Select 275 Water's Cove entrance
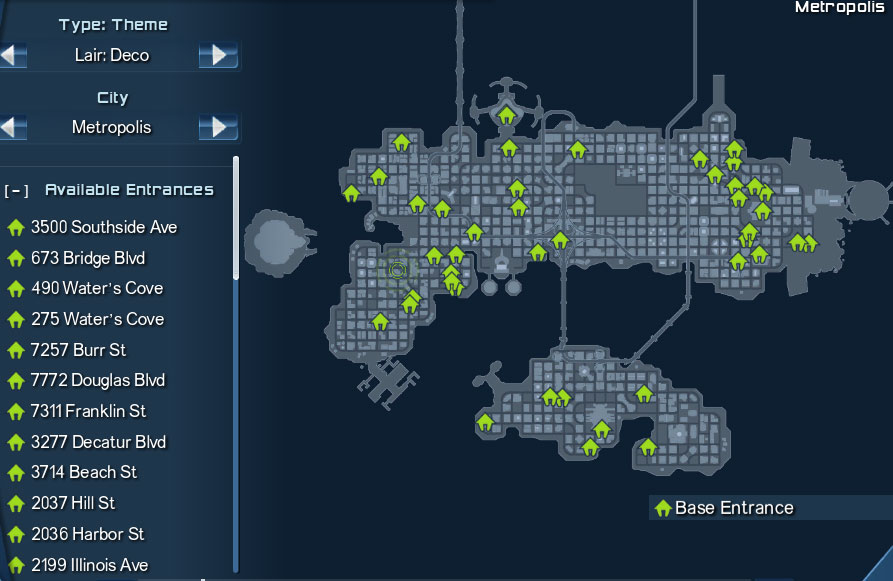Image resolution: width=893 pixels, height=581 pixels. (x=96, y=319)
